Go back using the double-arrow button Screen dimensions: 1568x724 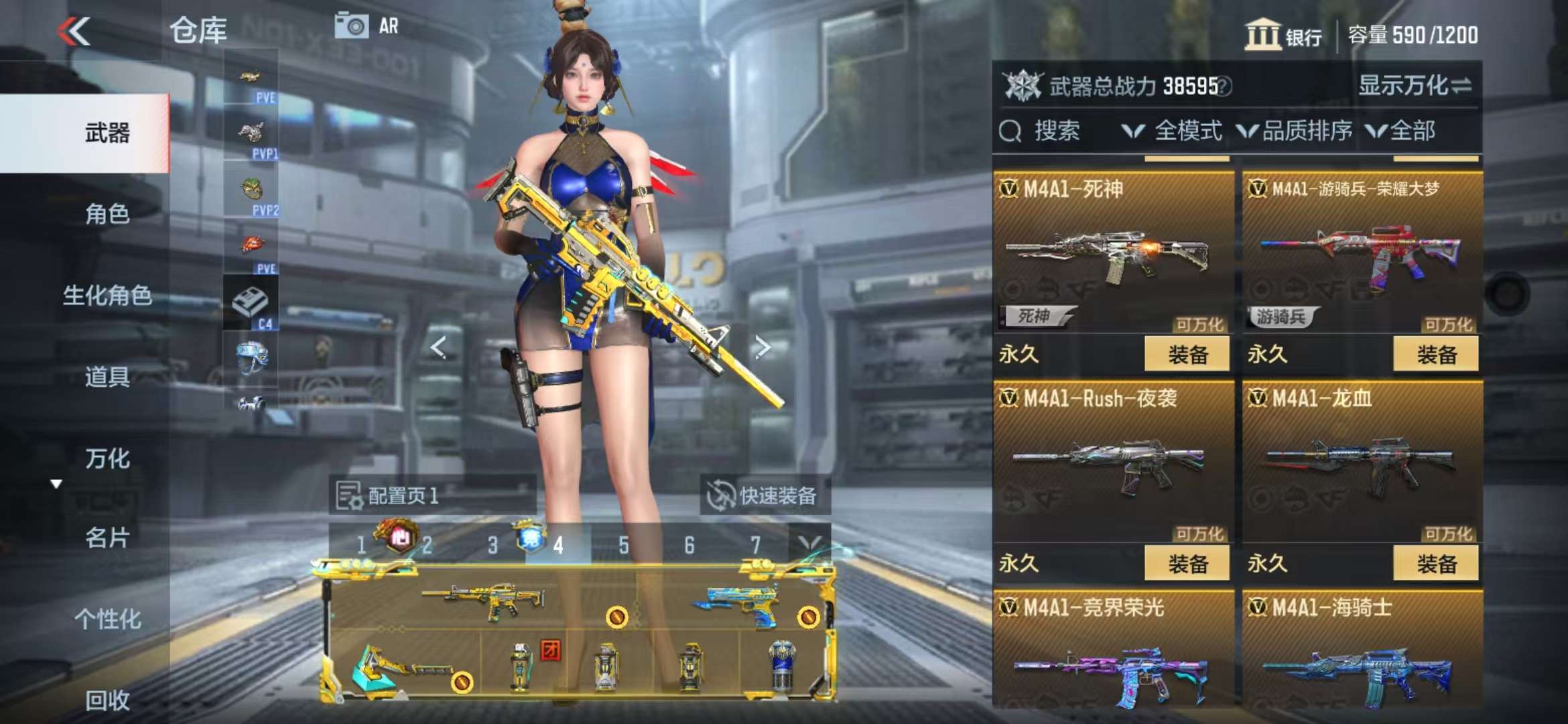(74, 32)
